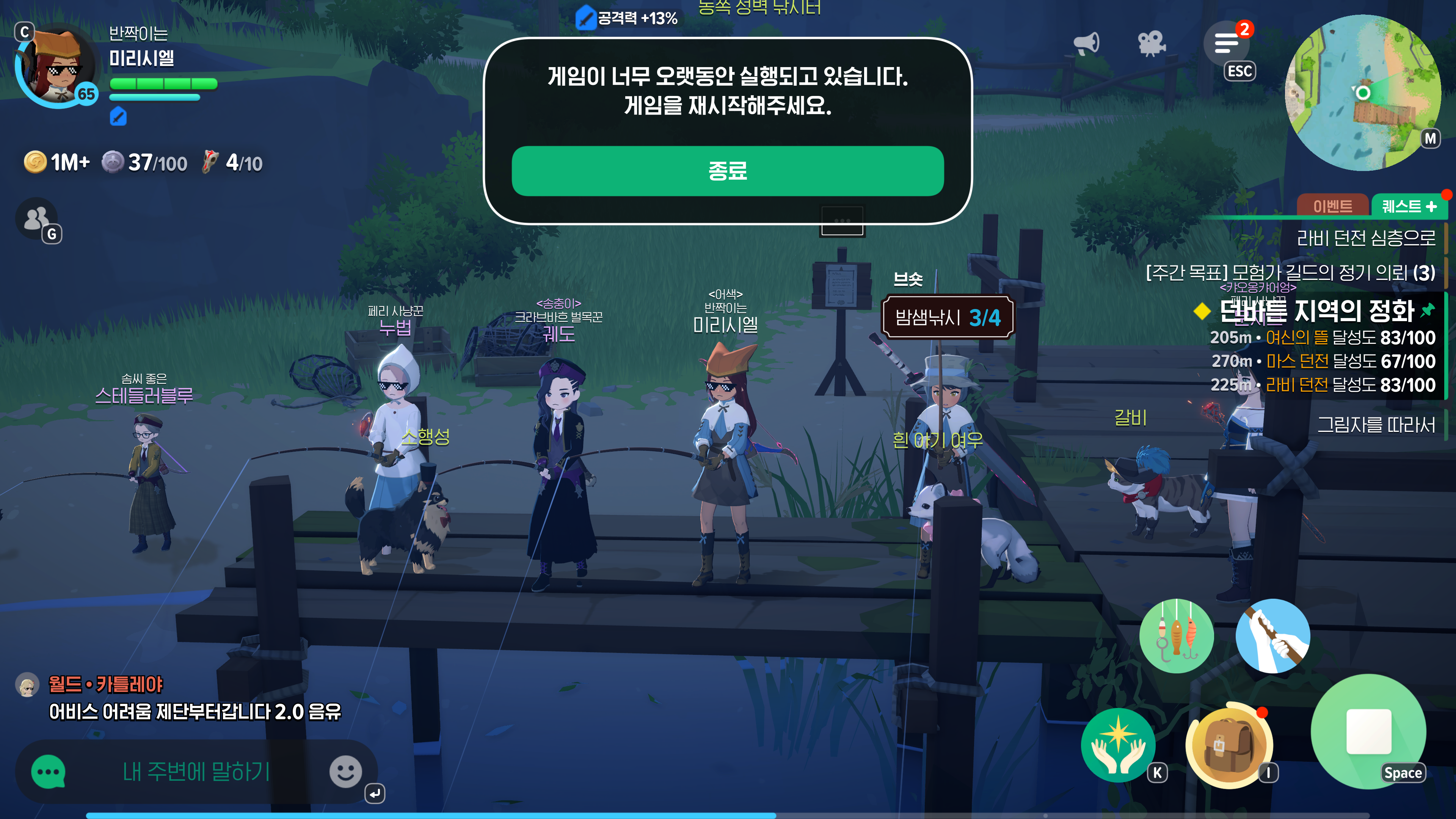This screenshot has width=1456, height=819.
Task: Toggle the green chat bubble channel button
Action: click(x=49, y=772)
